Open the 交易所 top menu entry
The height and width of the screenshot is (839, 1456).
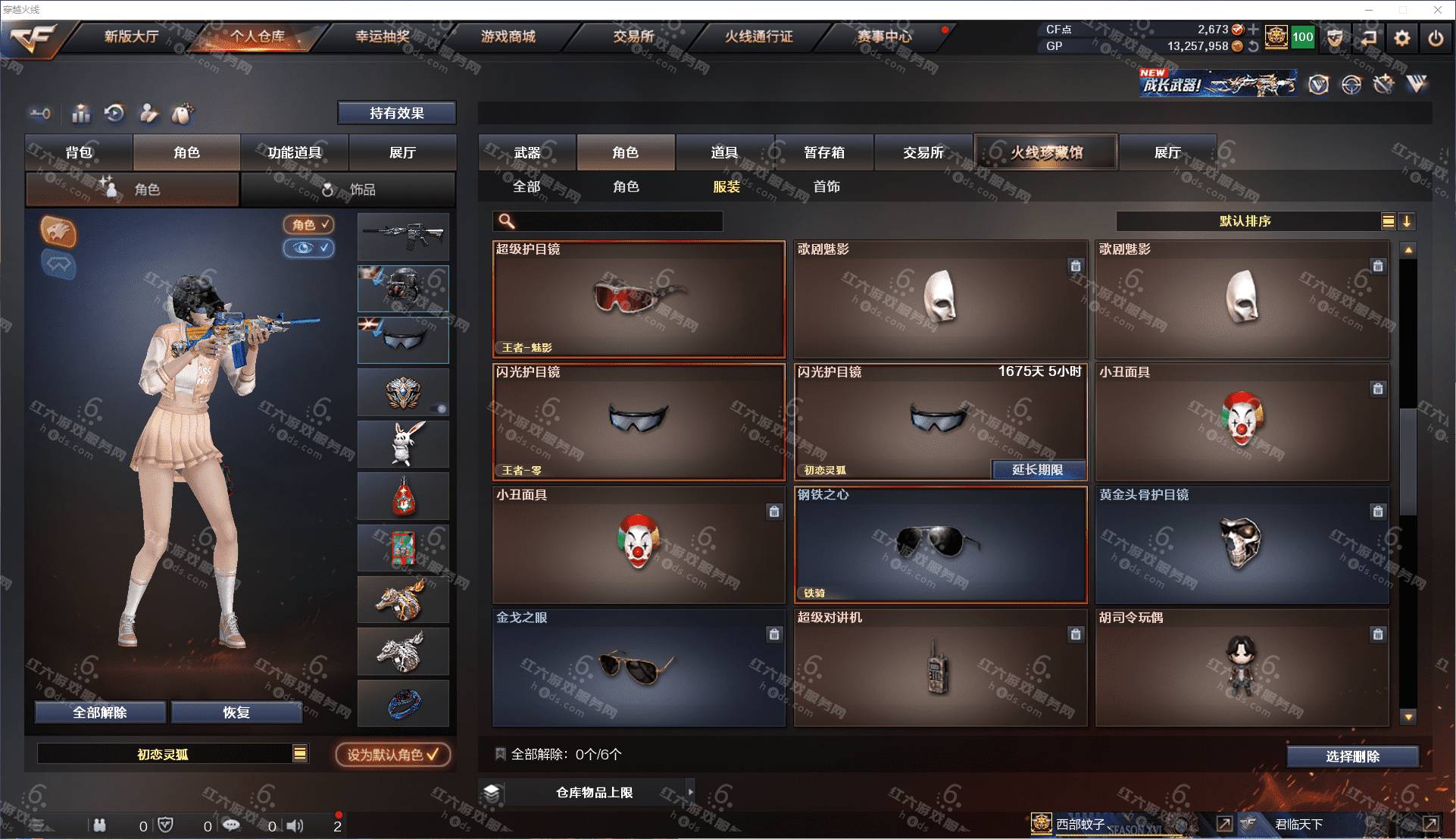coord(633,36)
